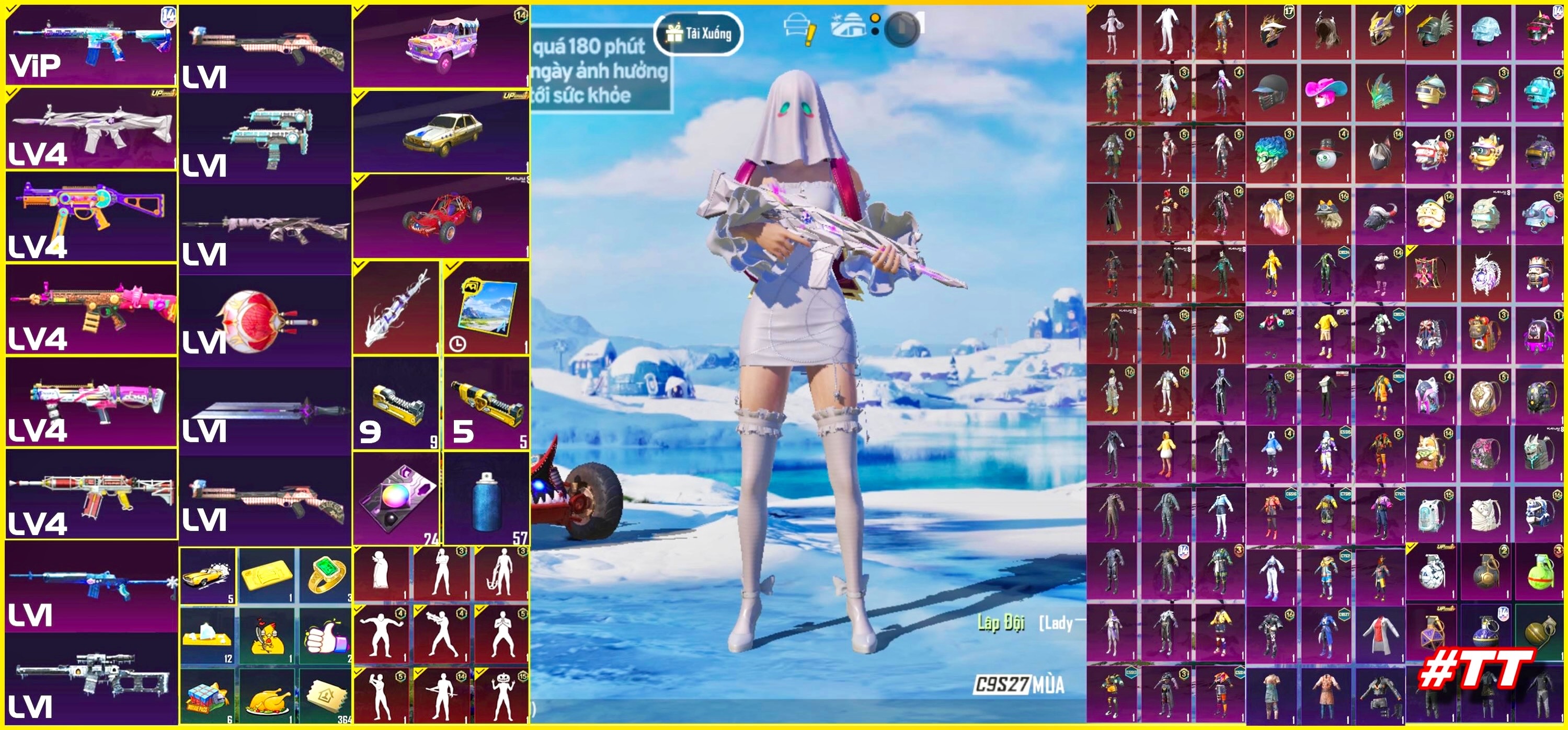
Task: Select the gold bar item
Action: click(x=266, y=575)
